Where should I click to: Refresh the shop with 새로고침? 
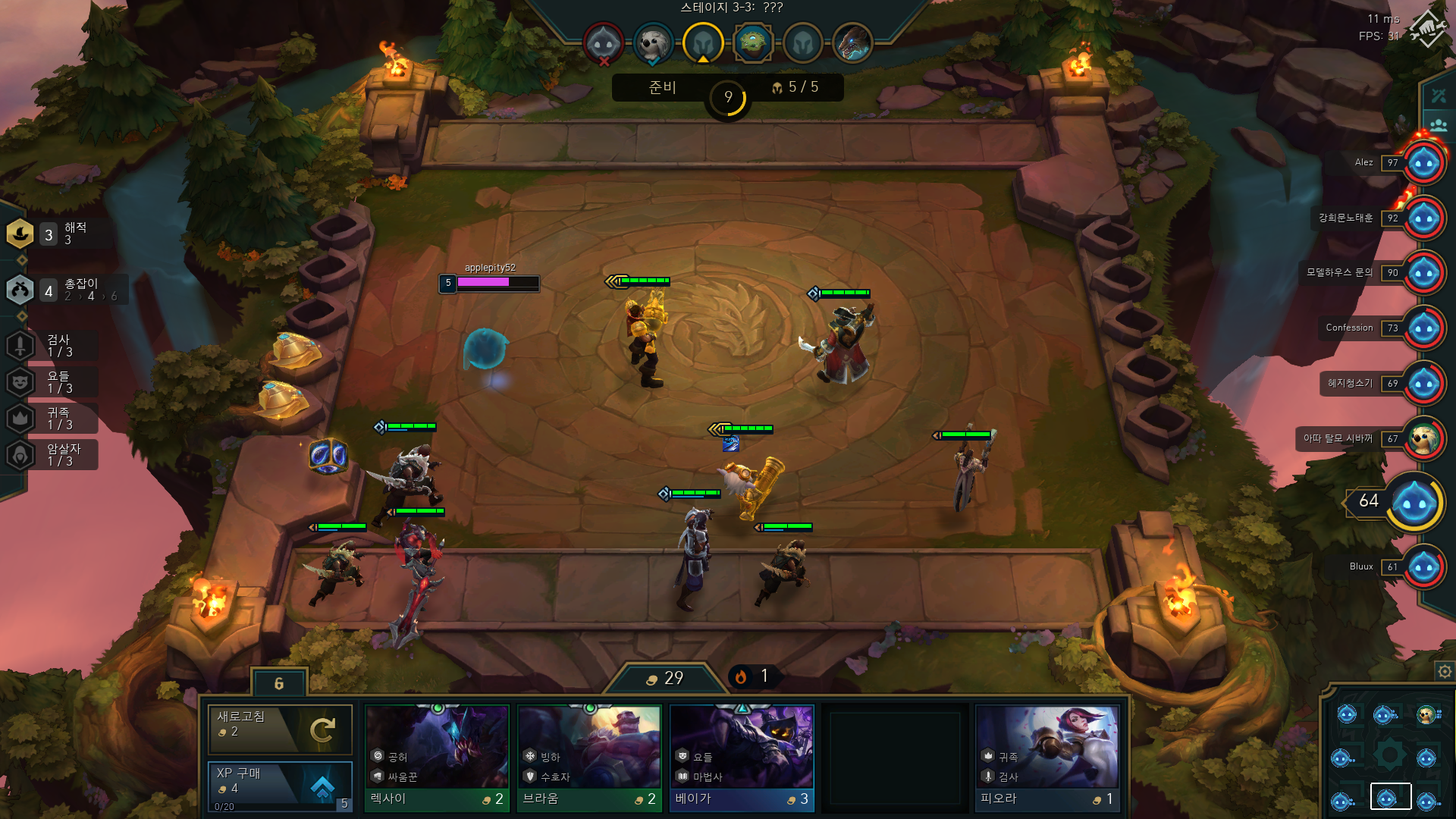pyautogui.click(x=280, y=730)
